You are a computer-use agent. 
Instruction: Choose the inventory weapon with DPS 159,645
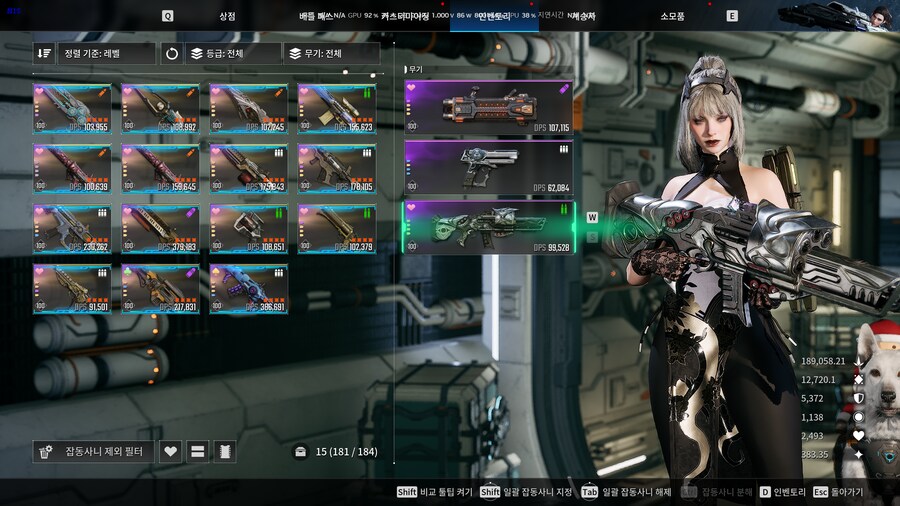click(x=160, y=168)
